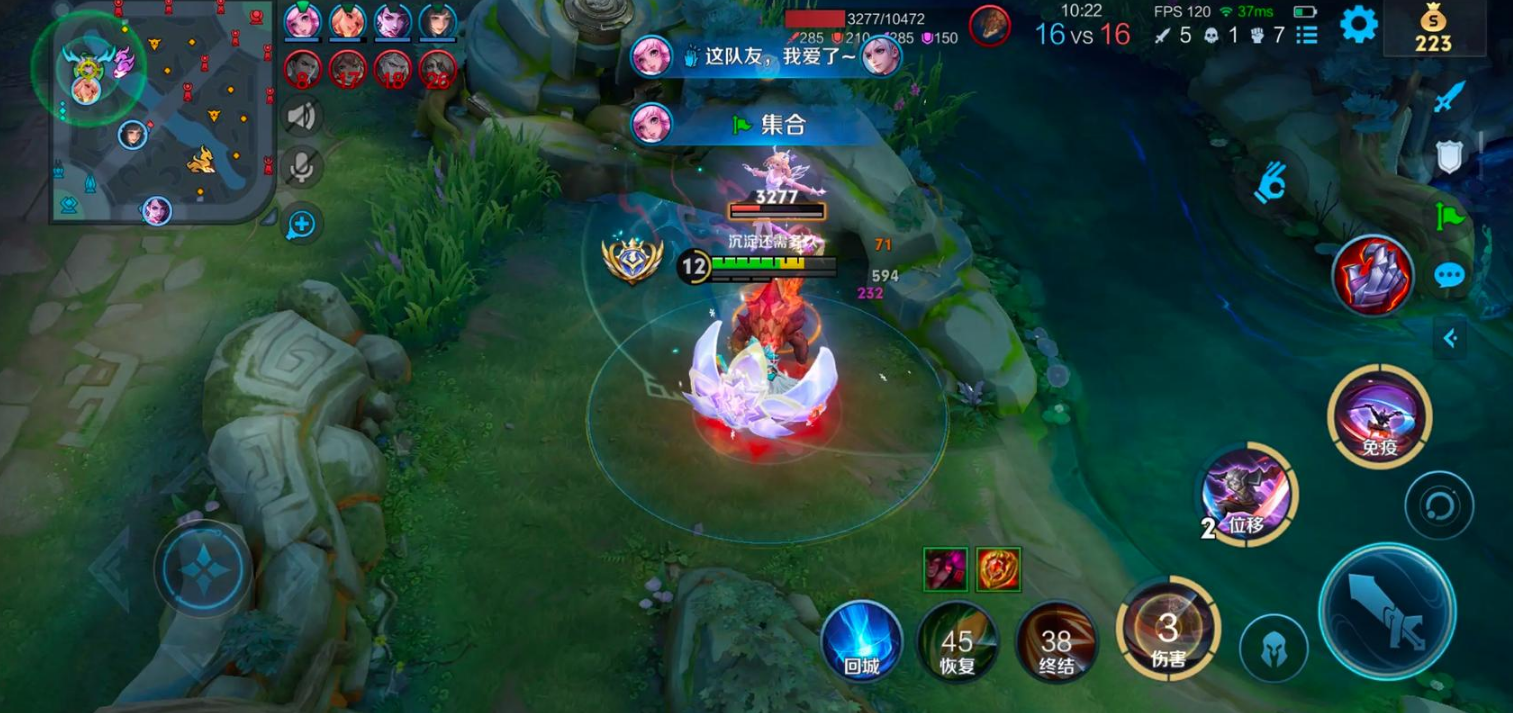Open the scoreboard list icon
The image size is (1513, 713).
[x=1306, y=36]
